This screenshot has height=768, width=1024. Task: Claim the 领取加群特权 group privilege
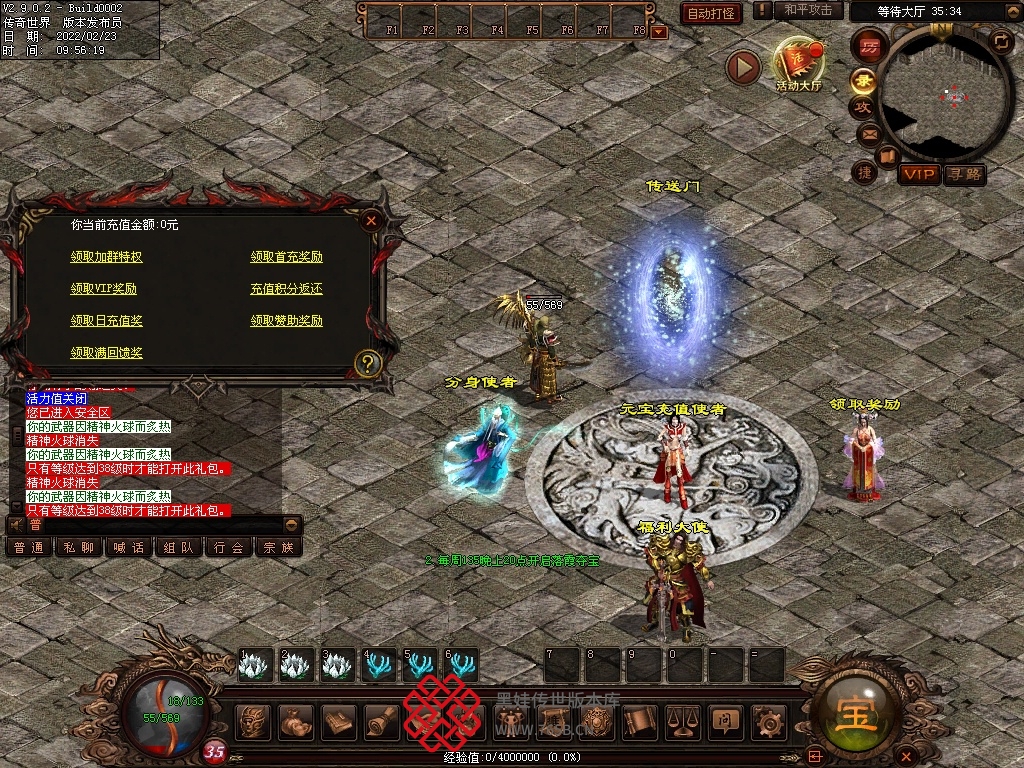point(106,257)
